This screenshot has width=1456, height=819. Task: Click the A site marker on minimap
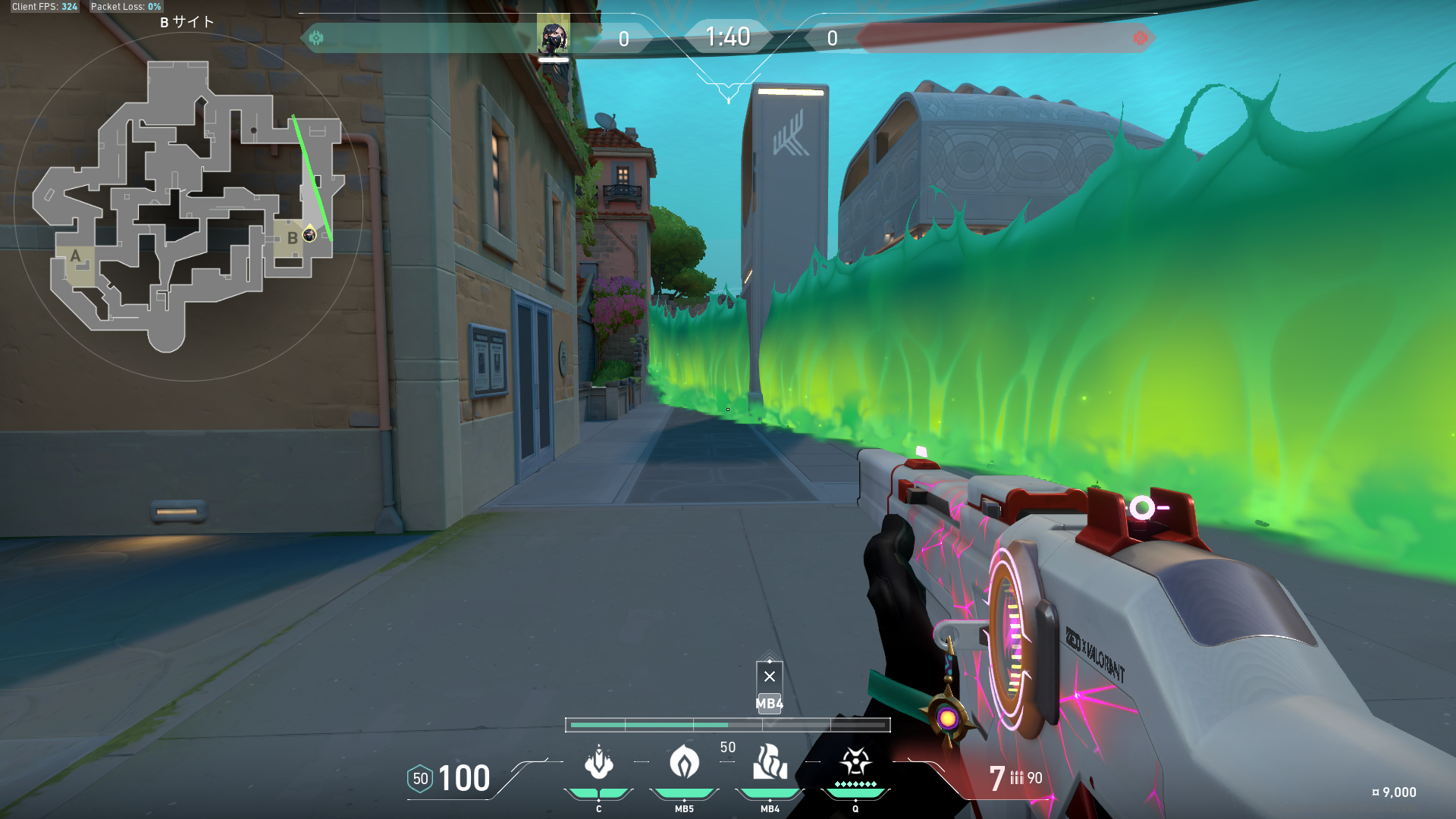click(75, 256)
